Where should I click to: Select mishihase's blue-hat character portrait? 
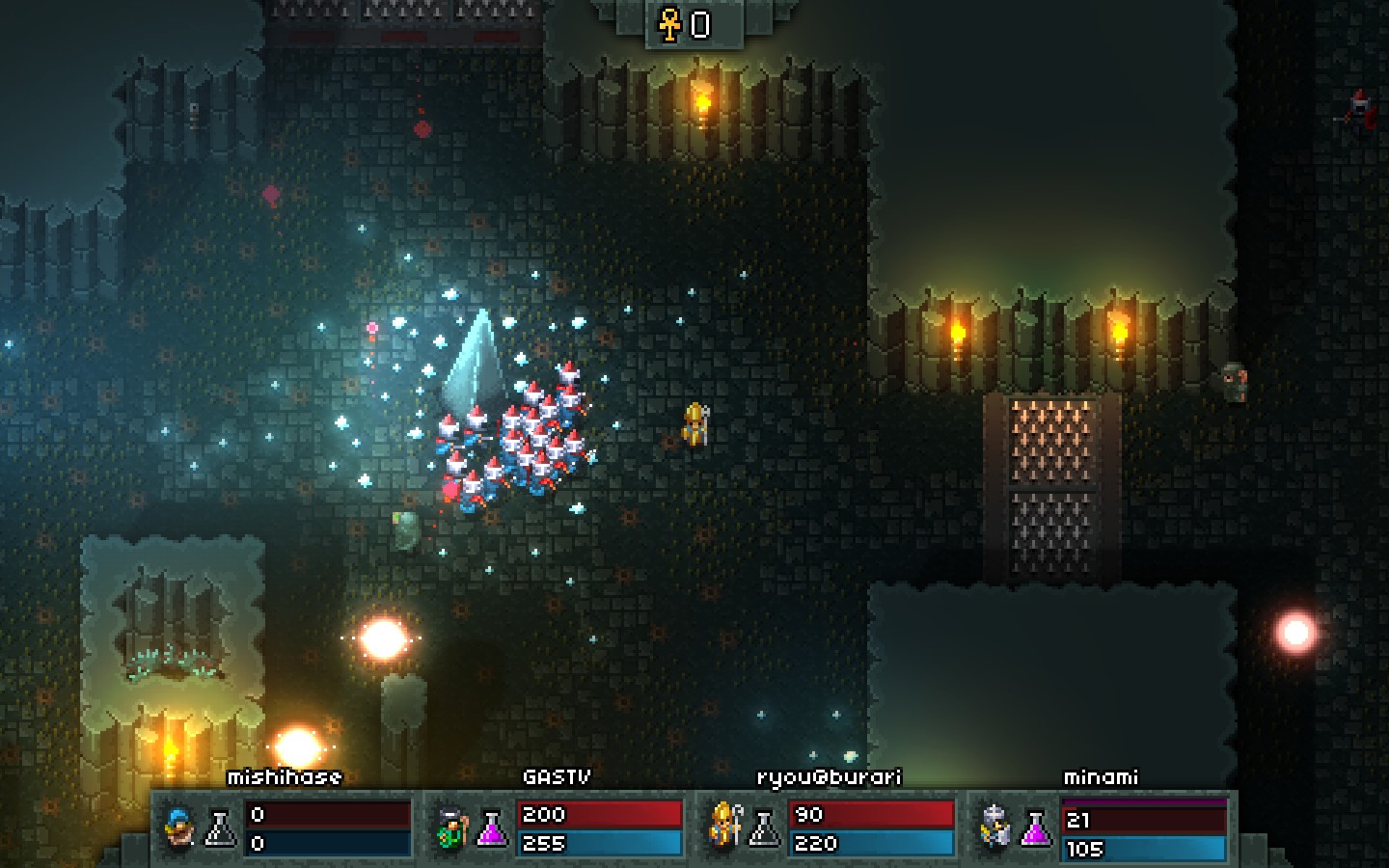(x=178, y=827)
